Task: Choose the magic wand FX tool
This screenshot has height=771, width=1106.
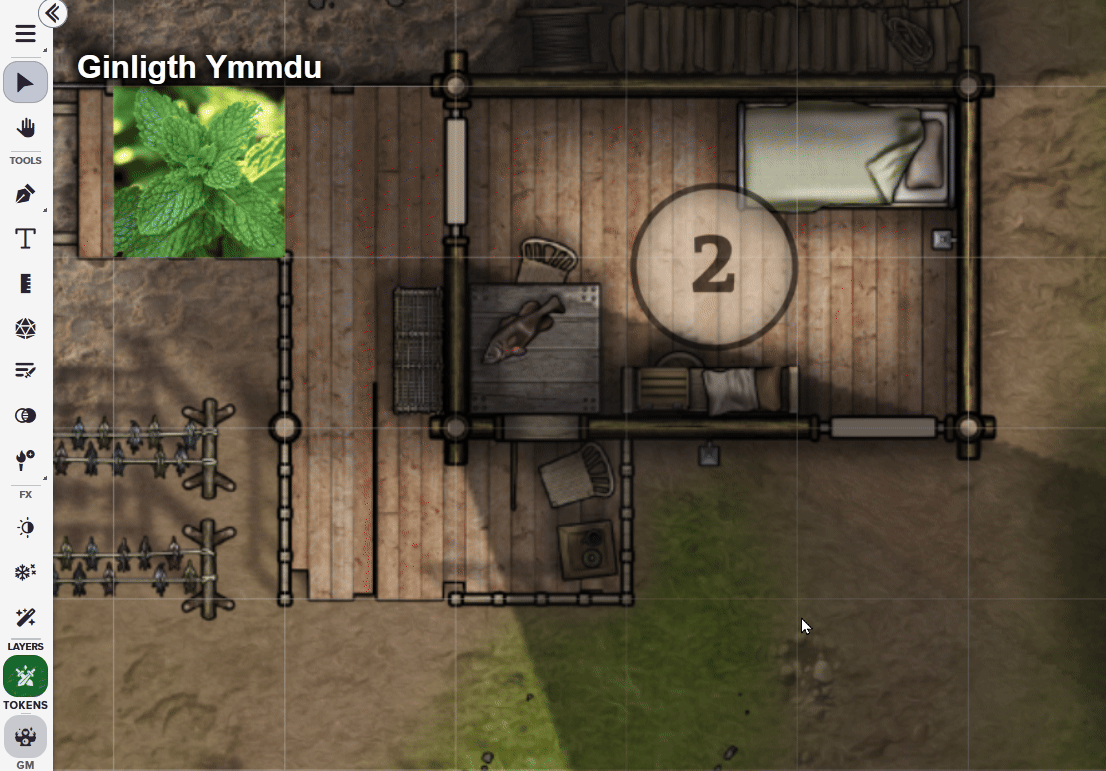Action: pyautogui.click(x=26, y=617)
